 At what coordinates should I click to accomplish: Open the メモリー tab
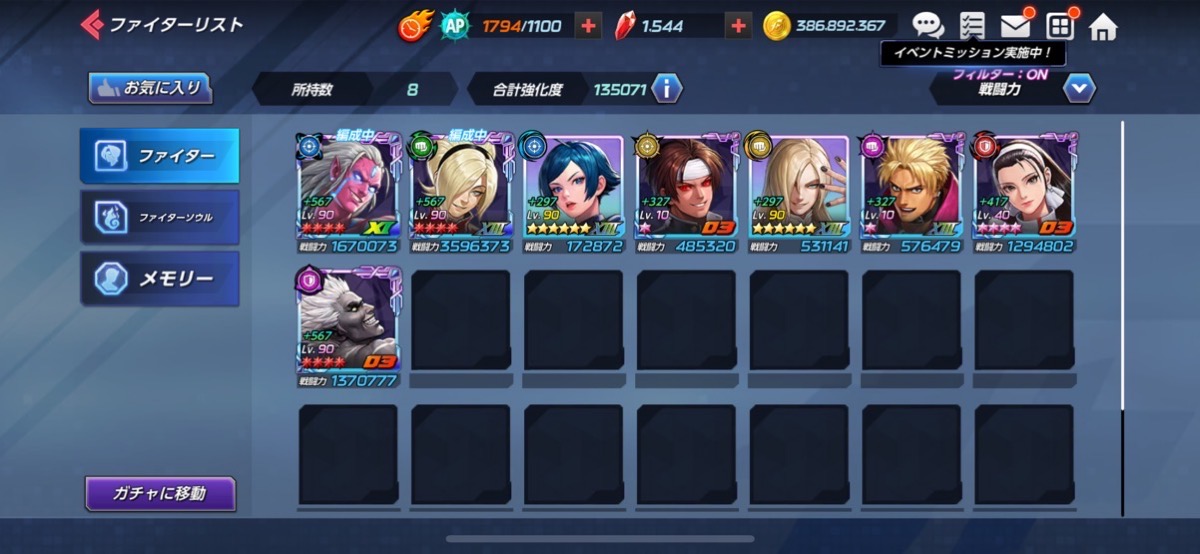pyautogui.click(x=160, y=278)
